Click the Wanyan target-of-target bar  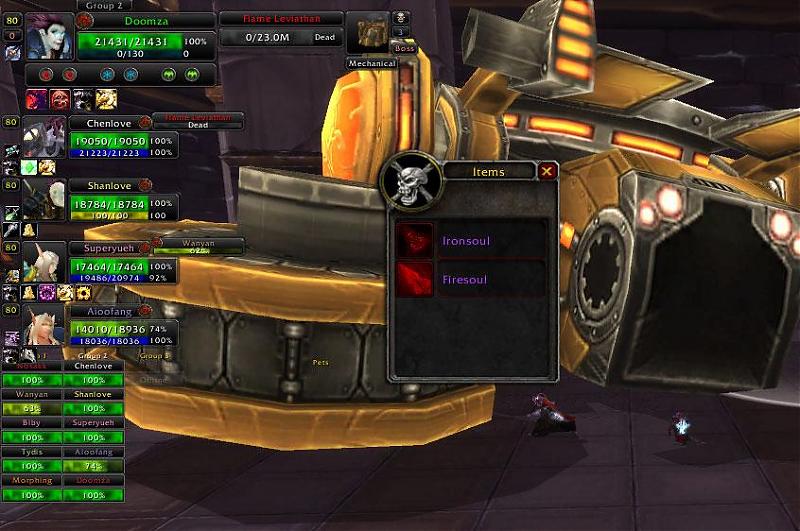coord(198,246)
